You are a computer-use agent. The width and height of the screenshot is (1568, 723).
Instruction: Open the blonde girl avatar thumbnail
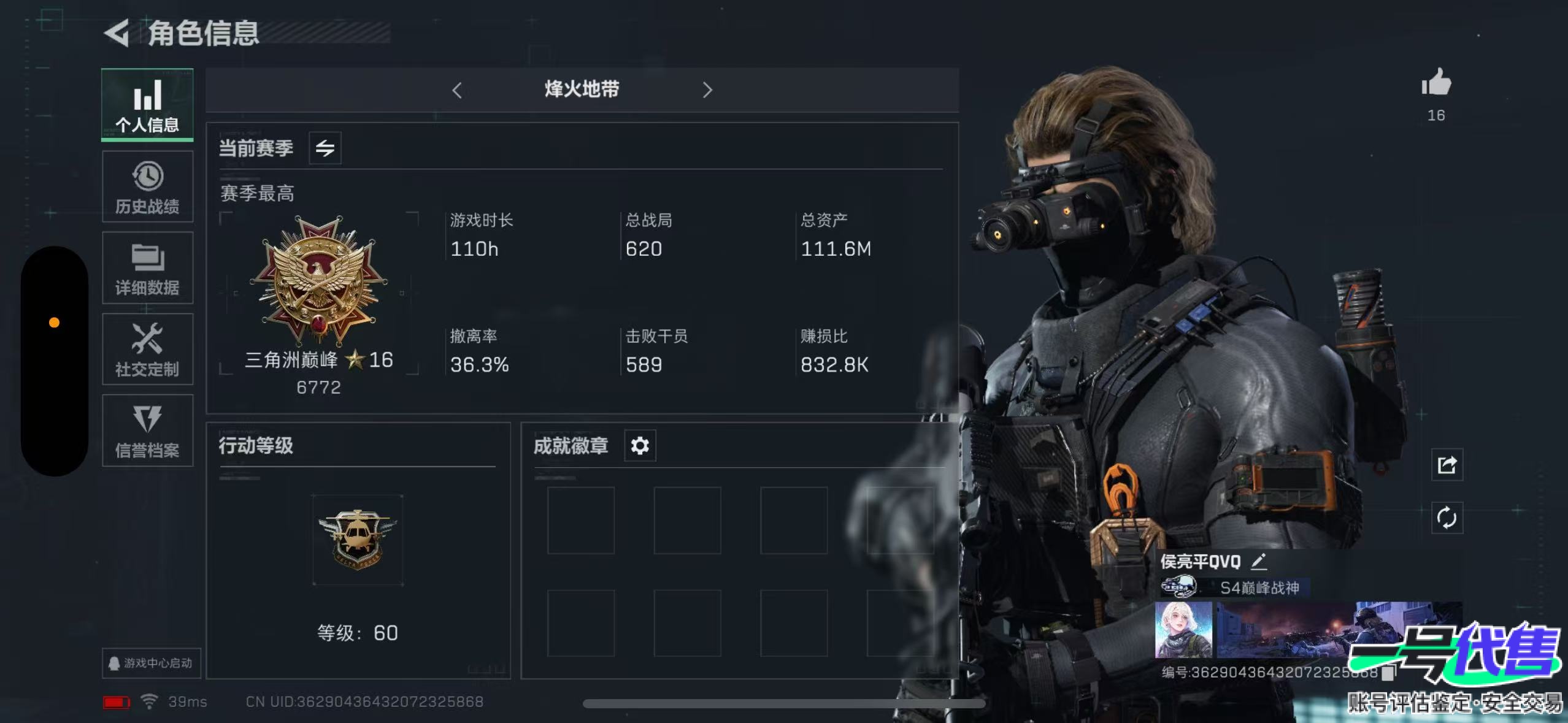point(1183,629)
